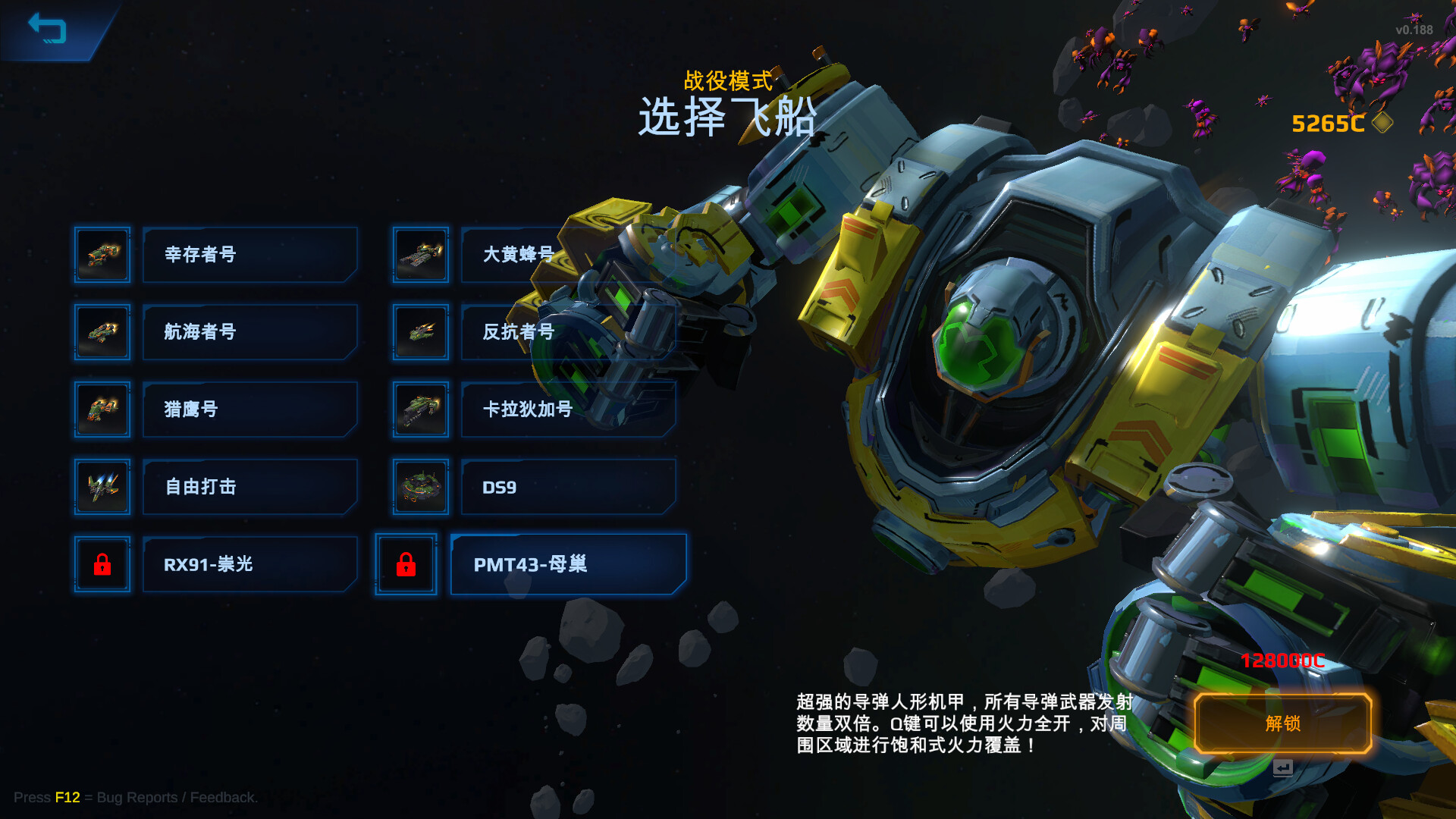This screenshot has height=819, width=1456.
Task: Select the 幸存者号 ship entry
Action: coord(249,256)
